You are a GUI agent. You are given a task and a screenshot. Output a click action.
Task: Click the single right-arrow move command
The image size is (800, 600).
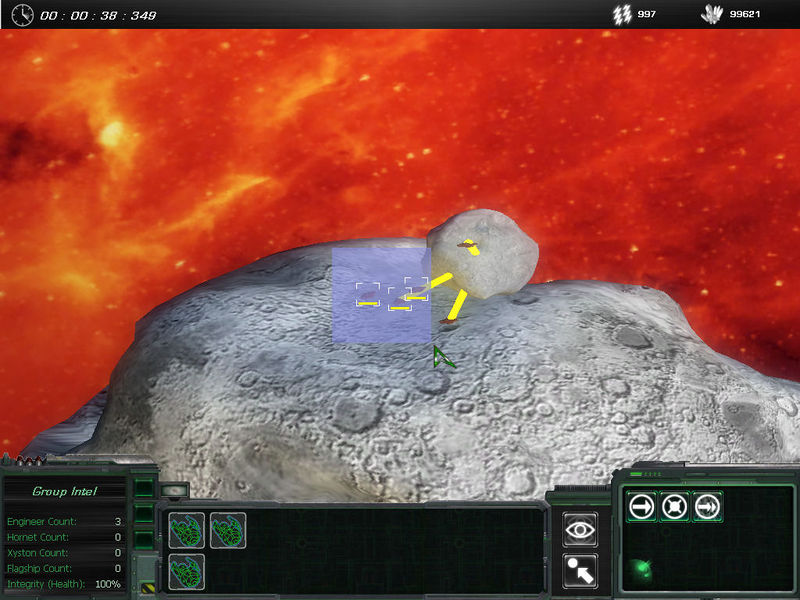[x=641, y=507]
